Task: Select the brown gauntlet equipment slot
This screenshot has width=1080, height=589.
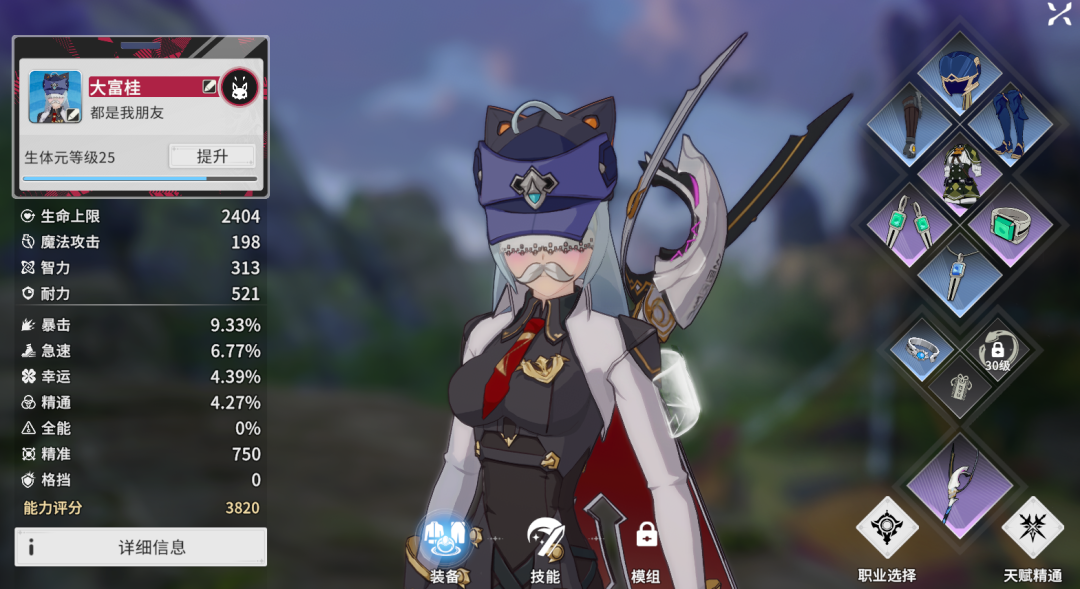Action: coord(910,123)
